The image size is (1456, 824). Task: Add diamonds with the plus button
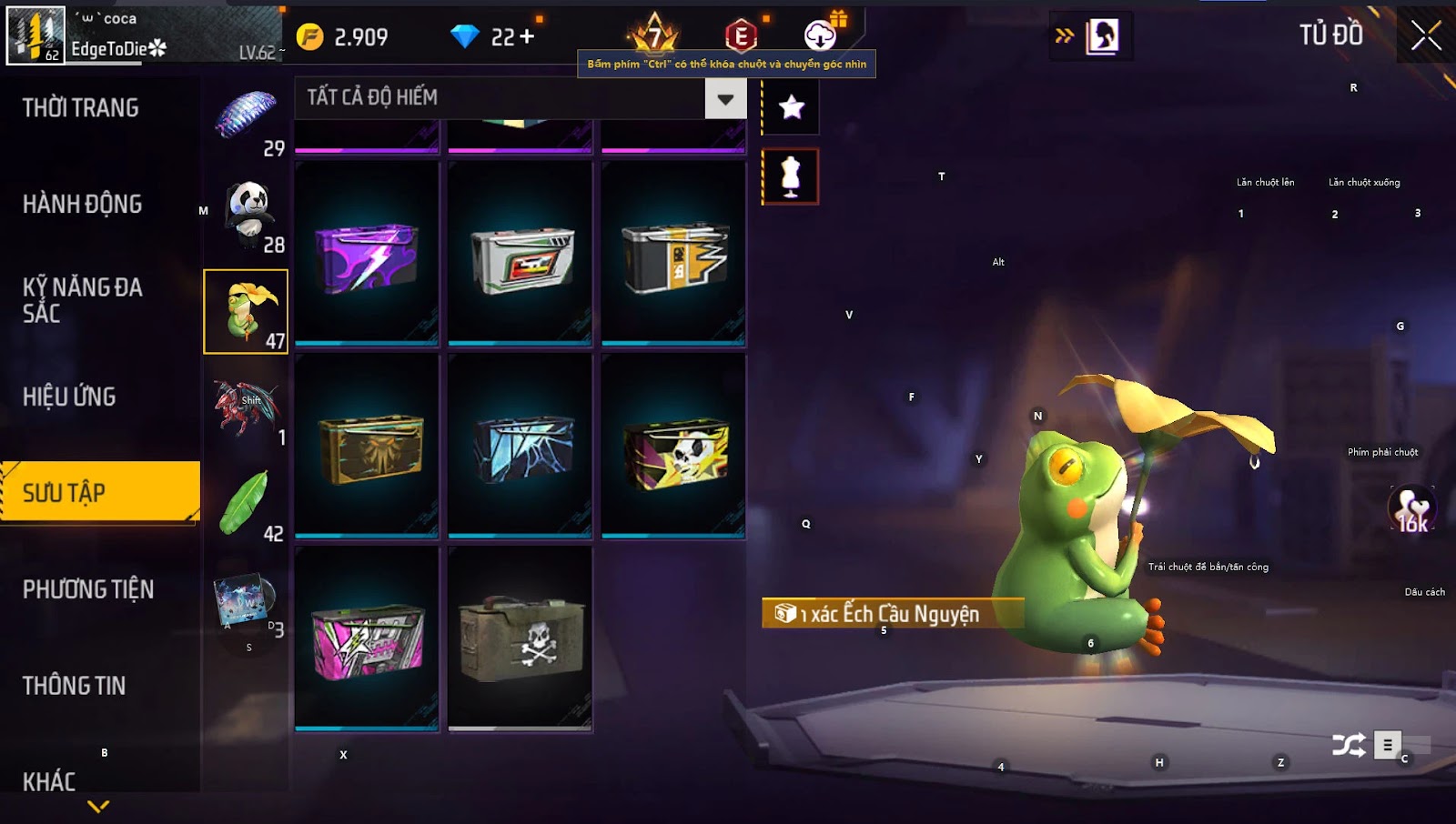526,36
